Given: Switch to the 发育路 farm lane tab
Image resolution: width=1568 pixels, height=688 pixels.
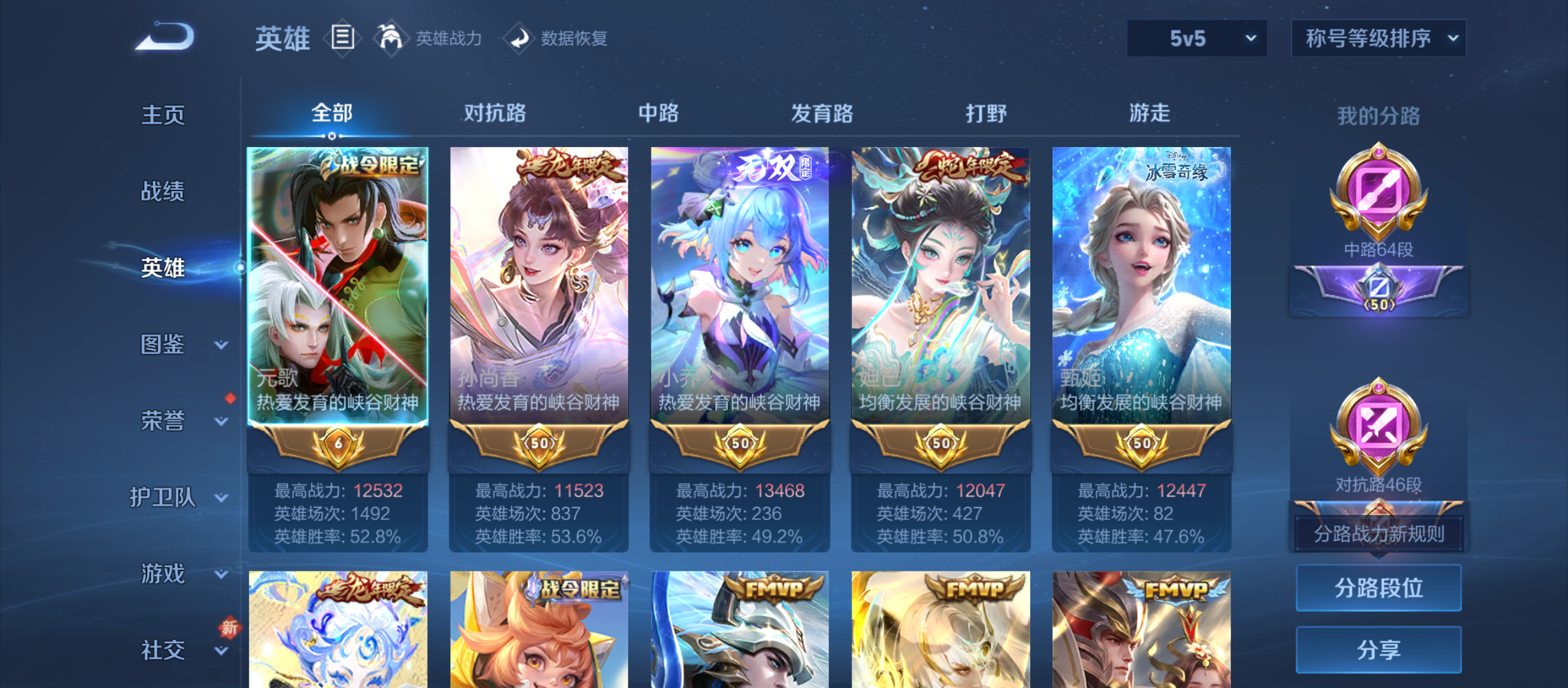Looking at the screenshot, I should (x=823, y=113).
